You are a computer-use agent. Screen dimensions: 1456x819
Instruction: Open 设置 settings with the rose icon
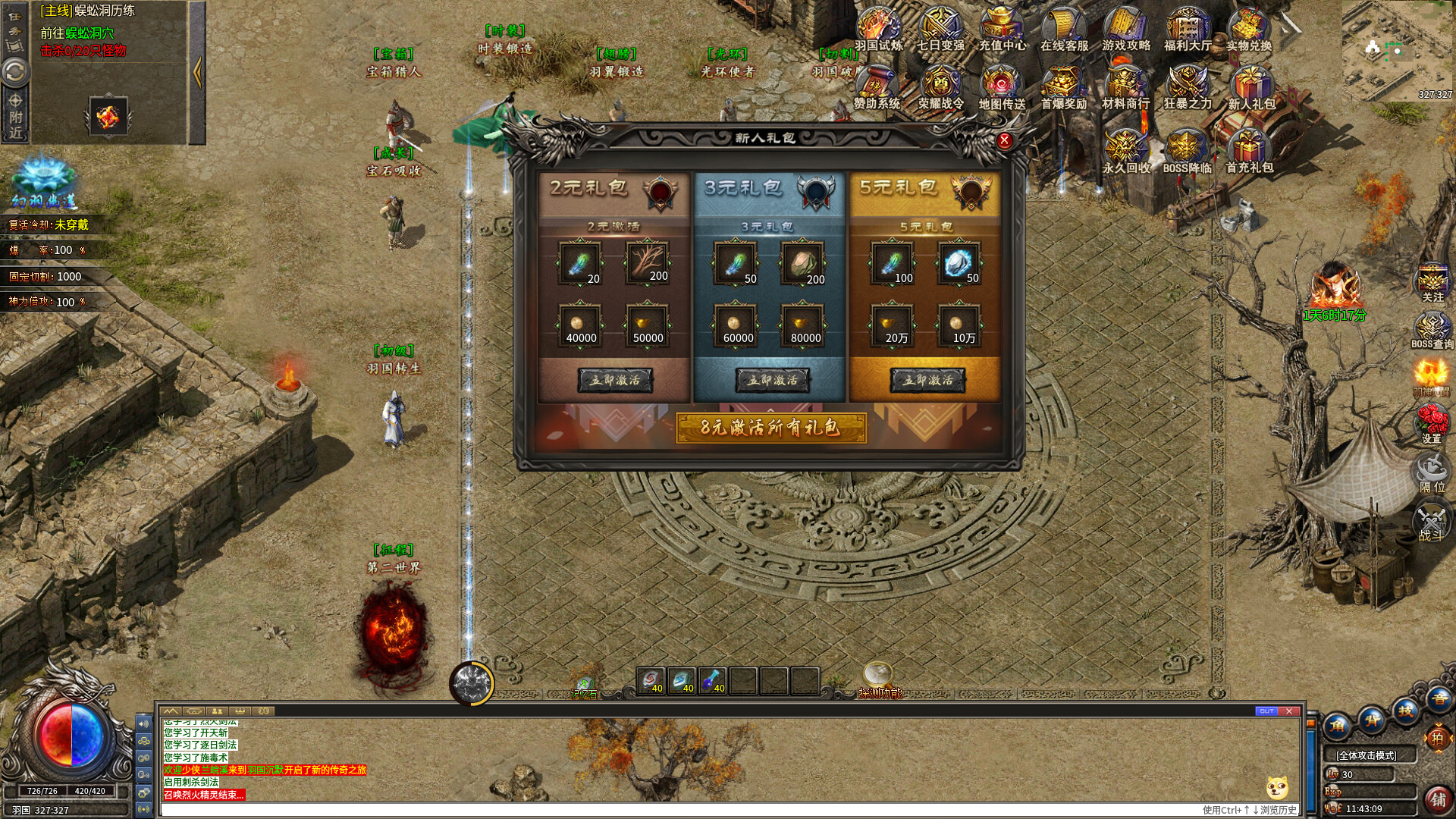pos(1432,422)
